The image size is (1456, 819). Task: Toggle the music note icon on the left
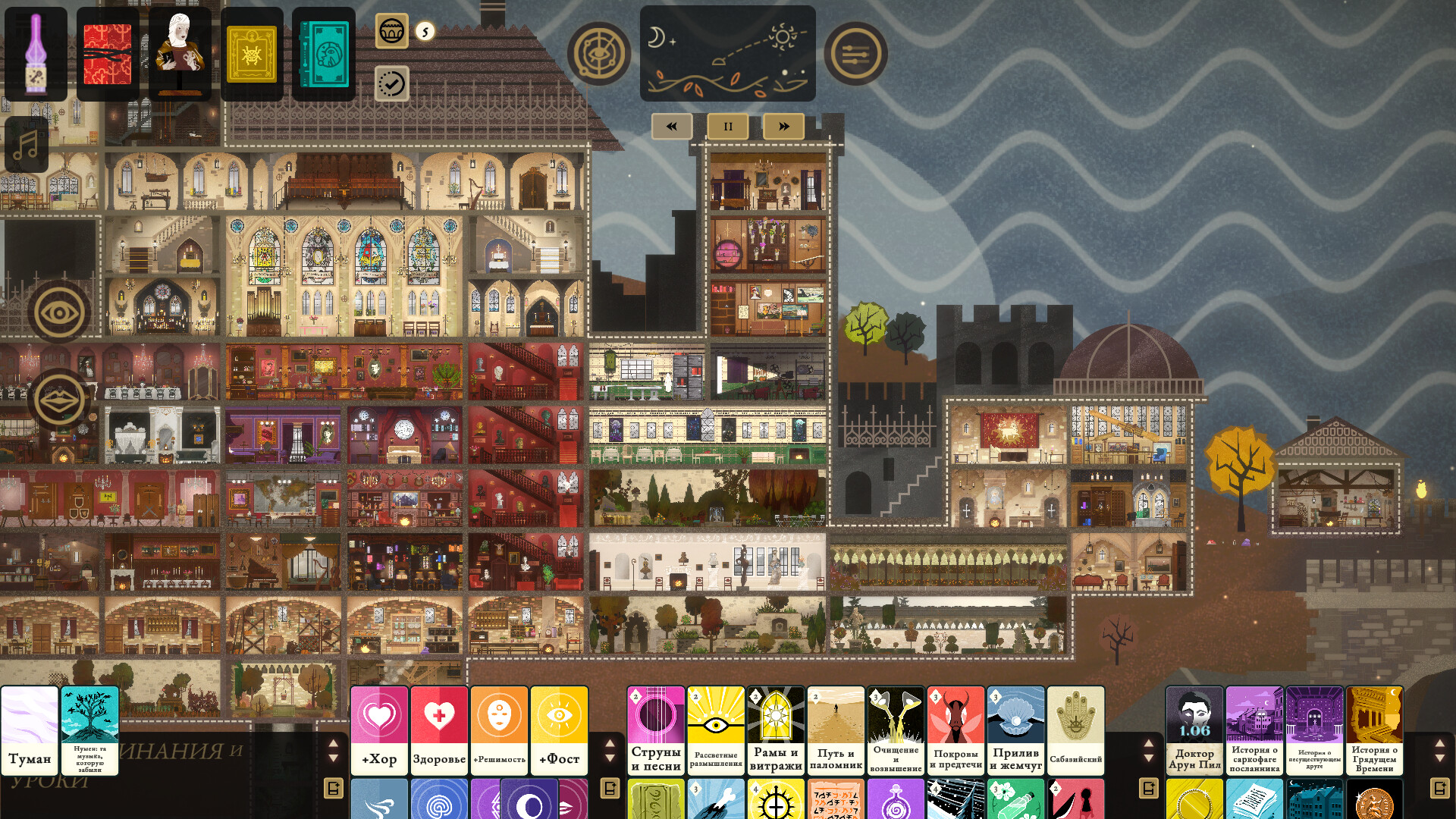click(28, 144)
